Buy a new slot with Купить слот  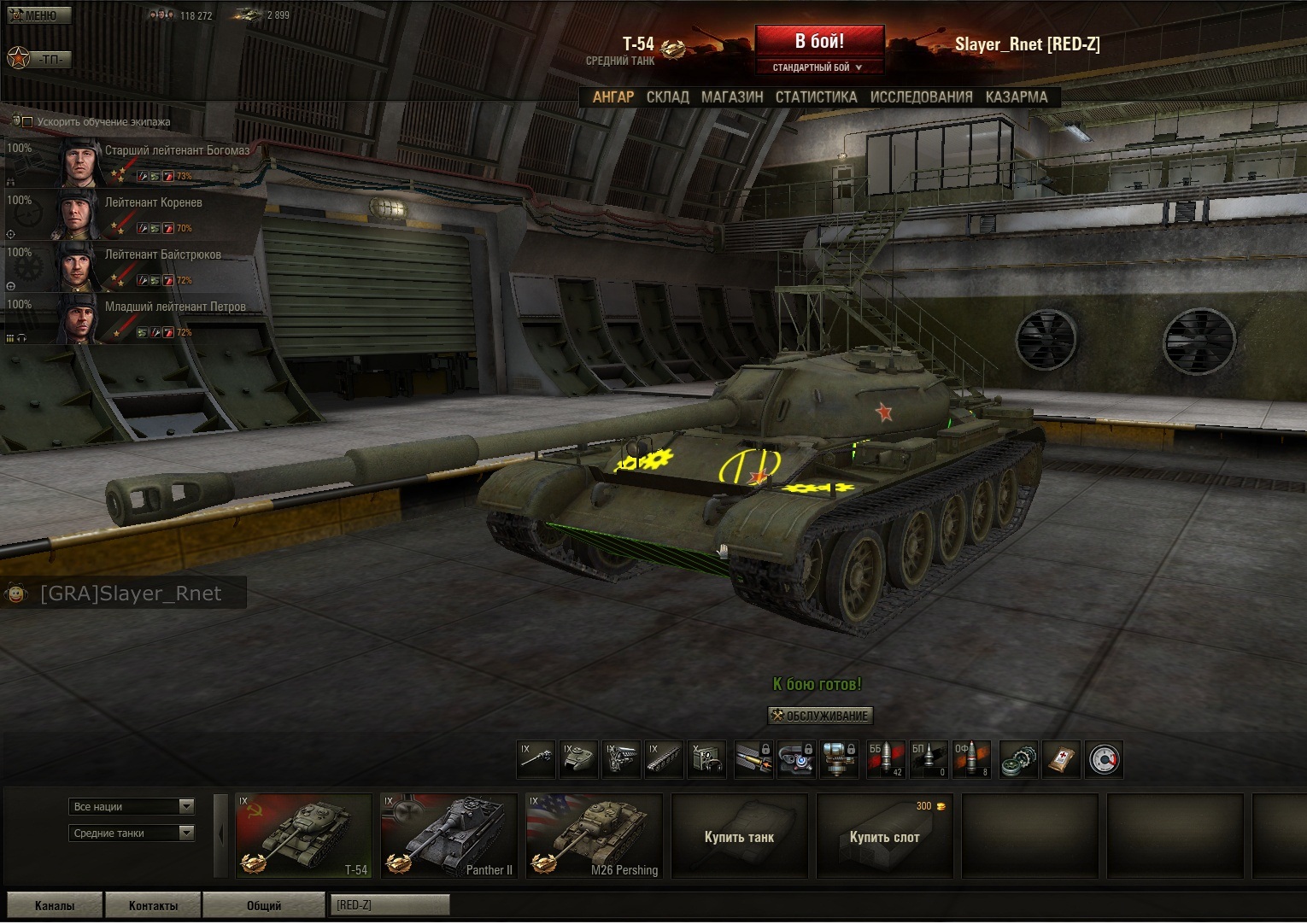point(884,836)
